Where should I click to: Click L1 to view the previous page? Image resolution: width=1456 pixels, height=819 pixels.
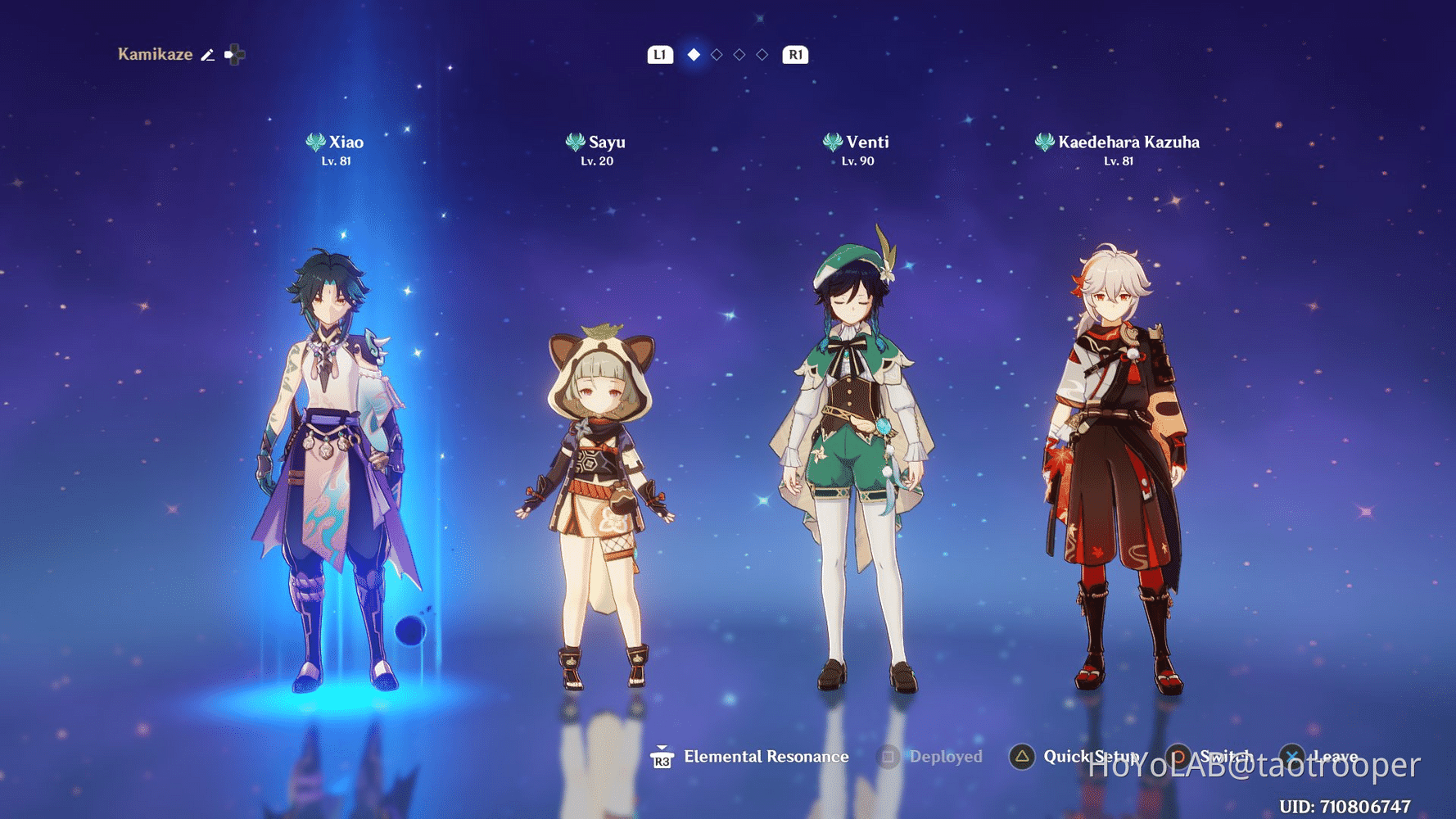(x=659, y=54)
